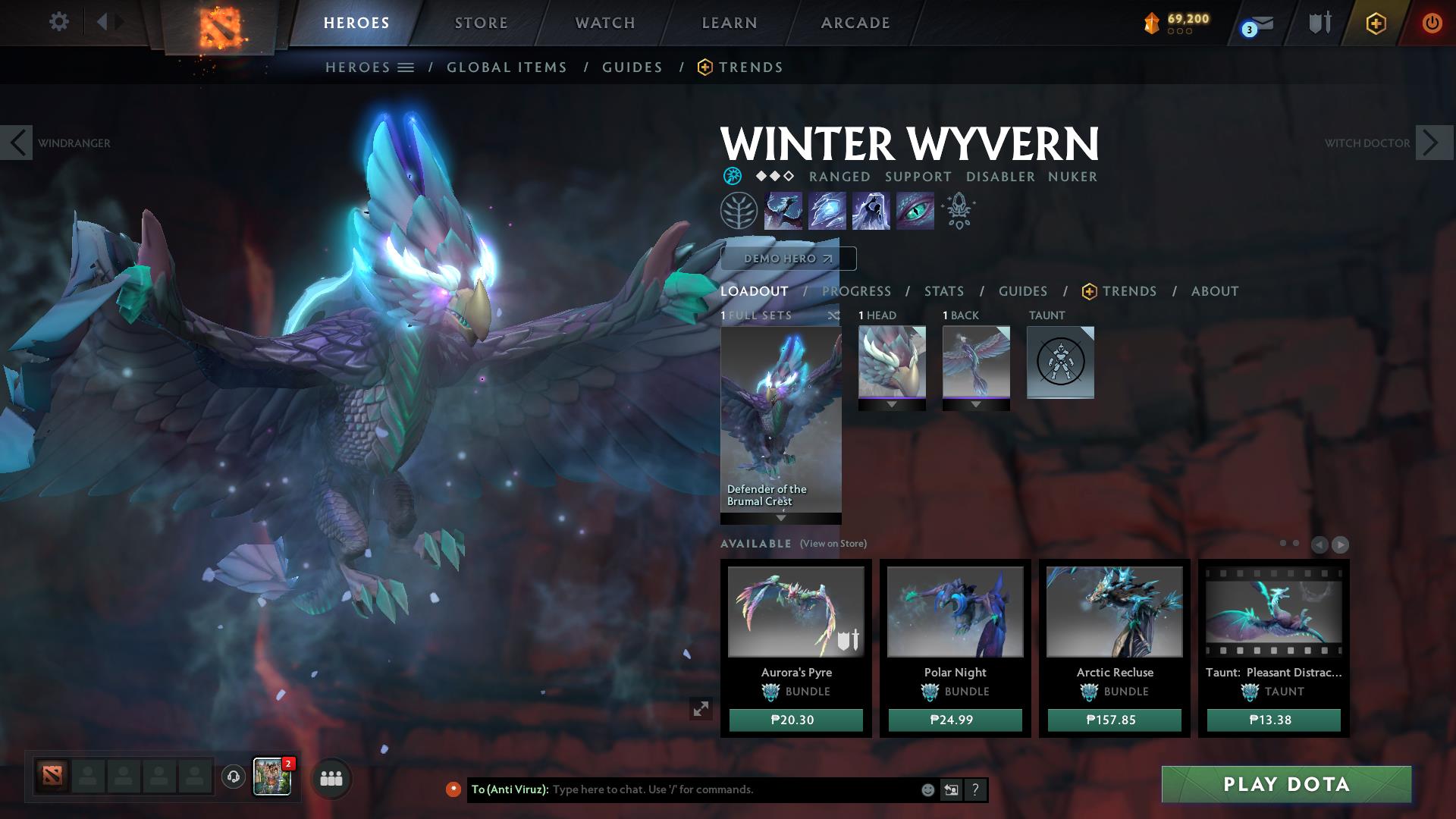Go to next hero Witch Doctor

[x=1431, y=143]
